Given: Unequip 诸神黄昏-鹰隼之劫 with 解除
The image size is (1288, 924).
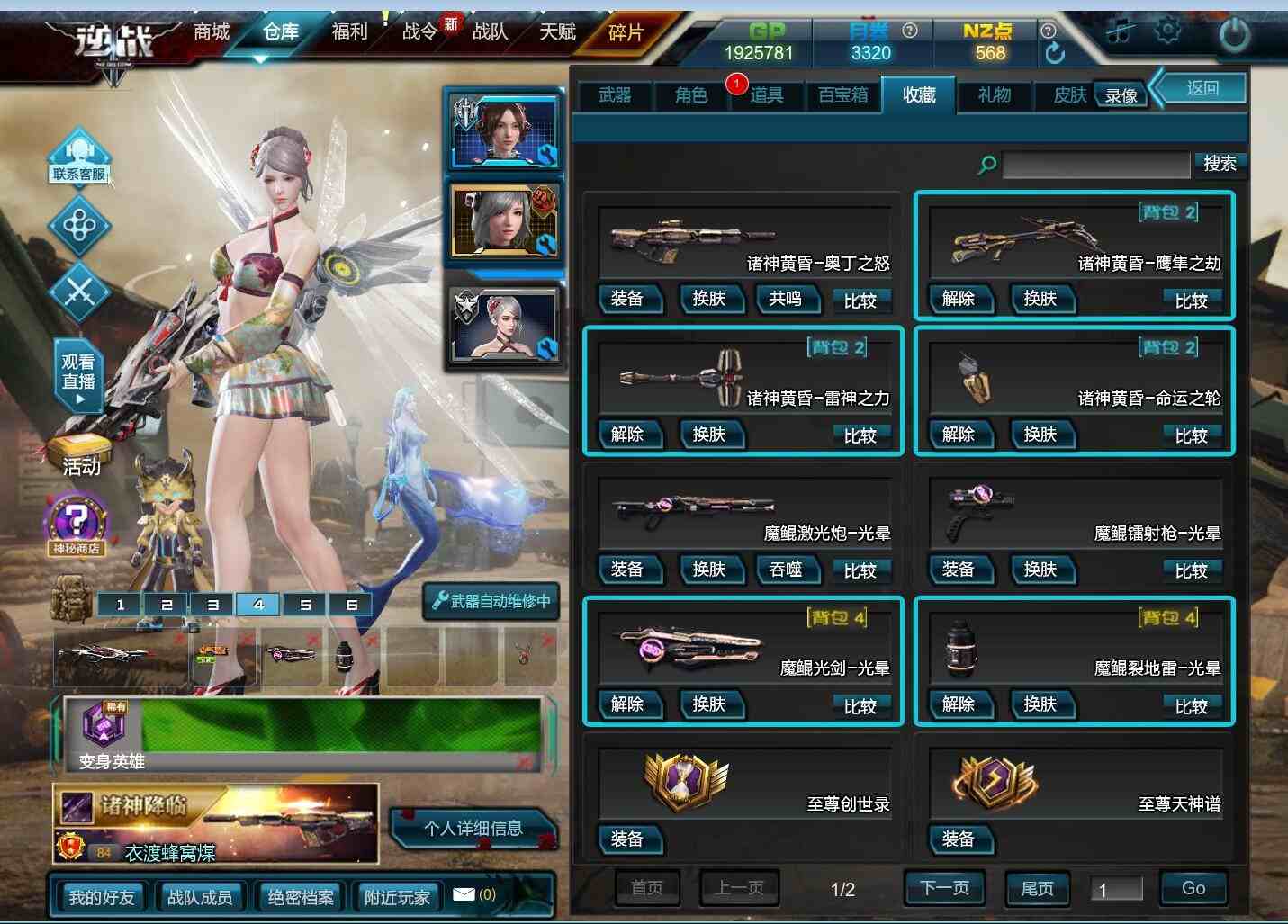Looking at the screenshot, I should [959, 299].
